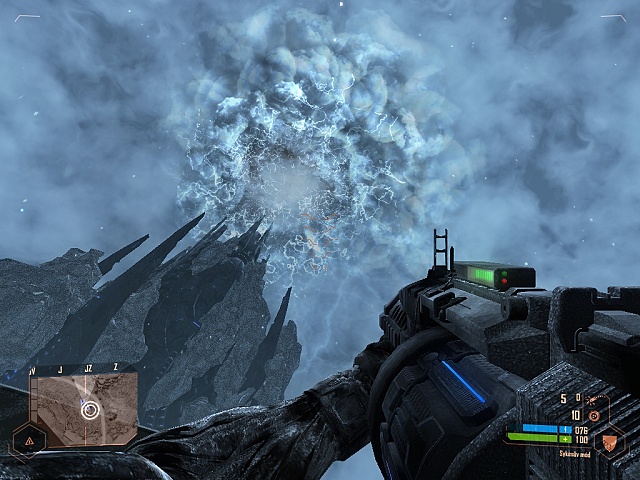
Task: Click the warning triangle hexagon icon
Action: pyautogui.click(x=27, y=440)
